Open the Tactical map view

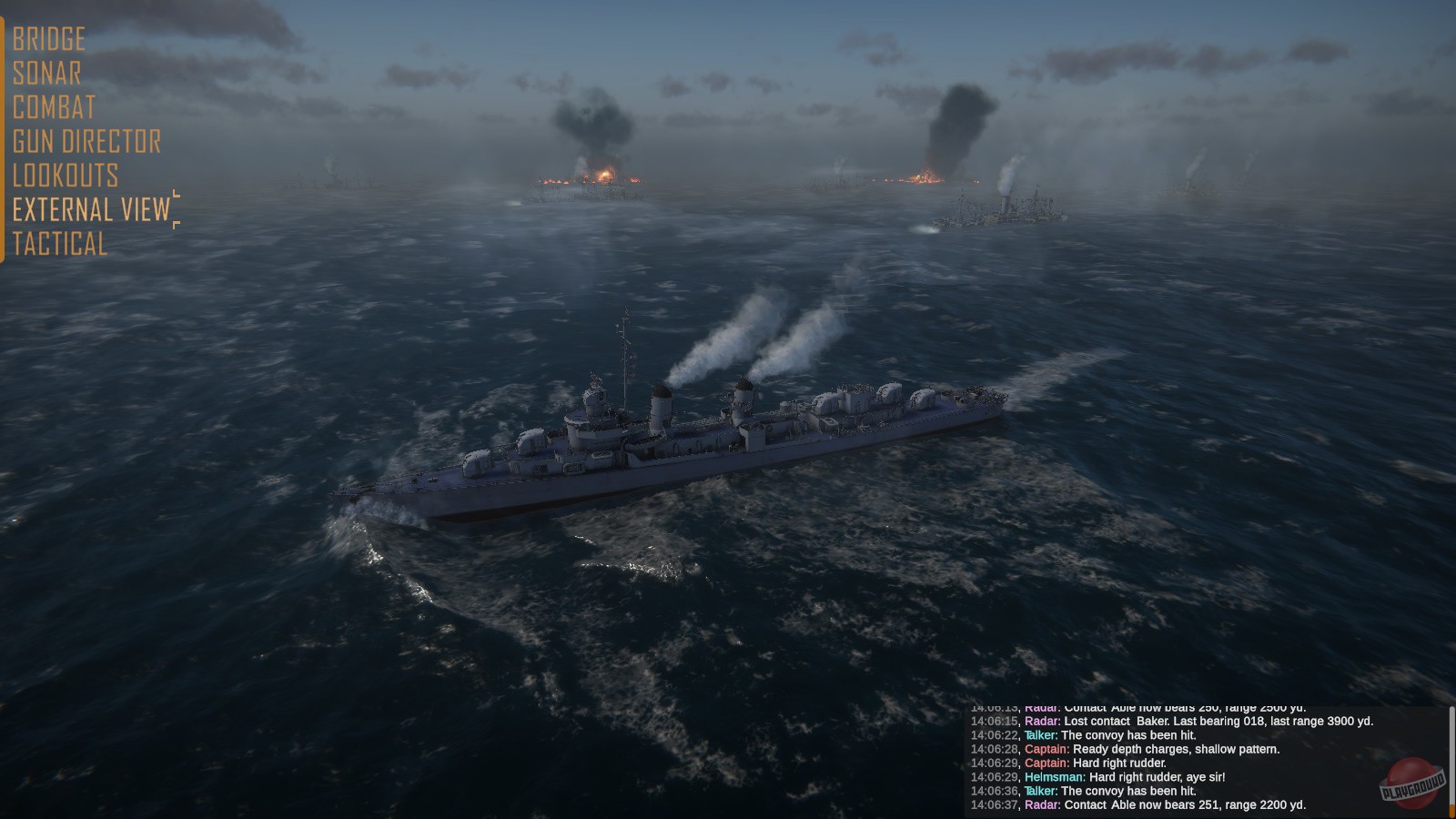point(58,245)
